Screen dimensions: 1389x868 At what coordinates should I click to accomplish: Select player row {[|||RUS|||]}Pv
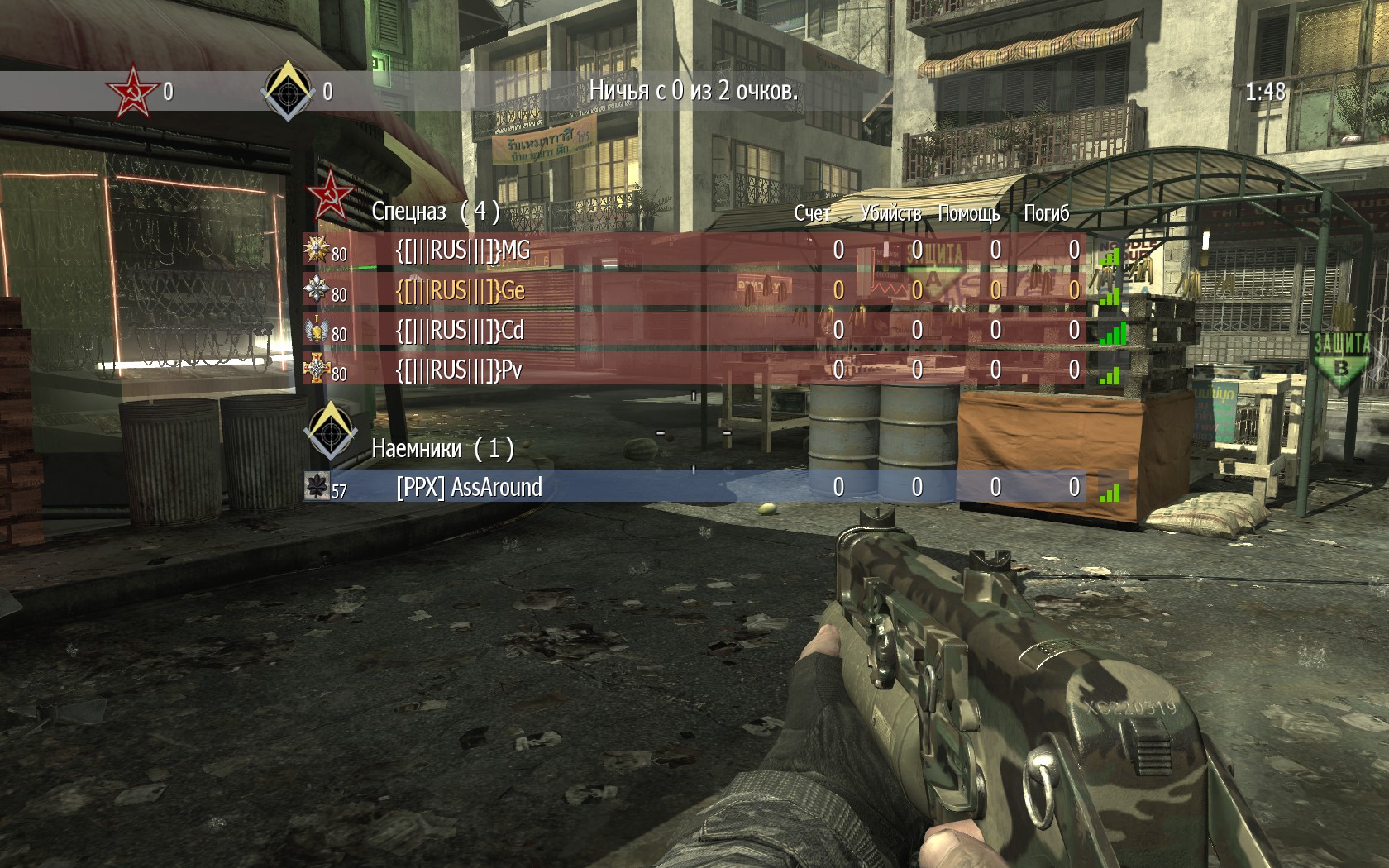click(459, 370)
